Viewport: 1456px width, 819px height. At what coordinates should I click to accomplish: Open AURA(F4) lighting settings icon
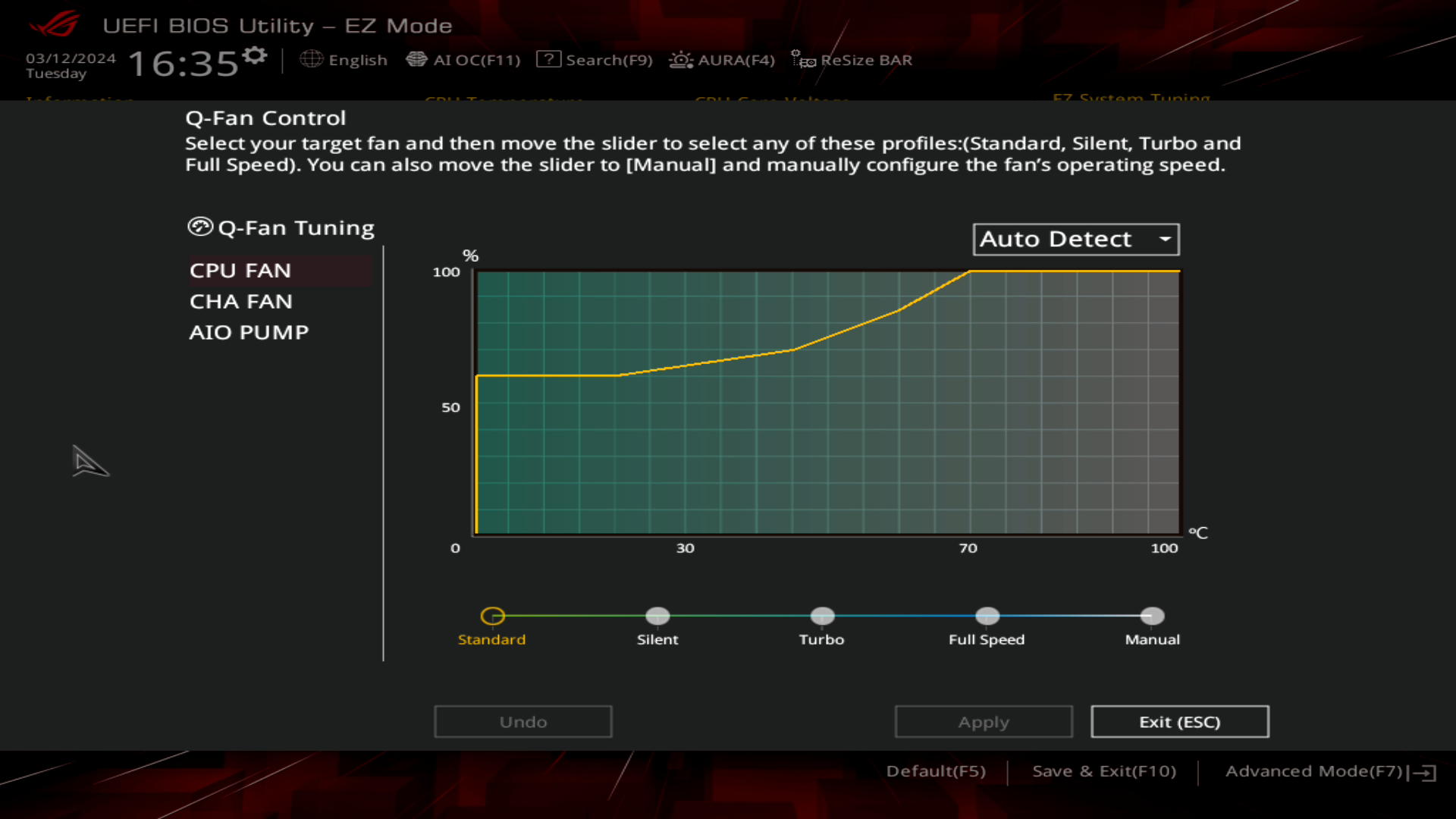[681, 59]
